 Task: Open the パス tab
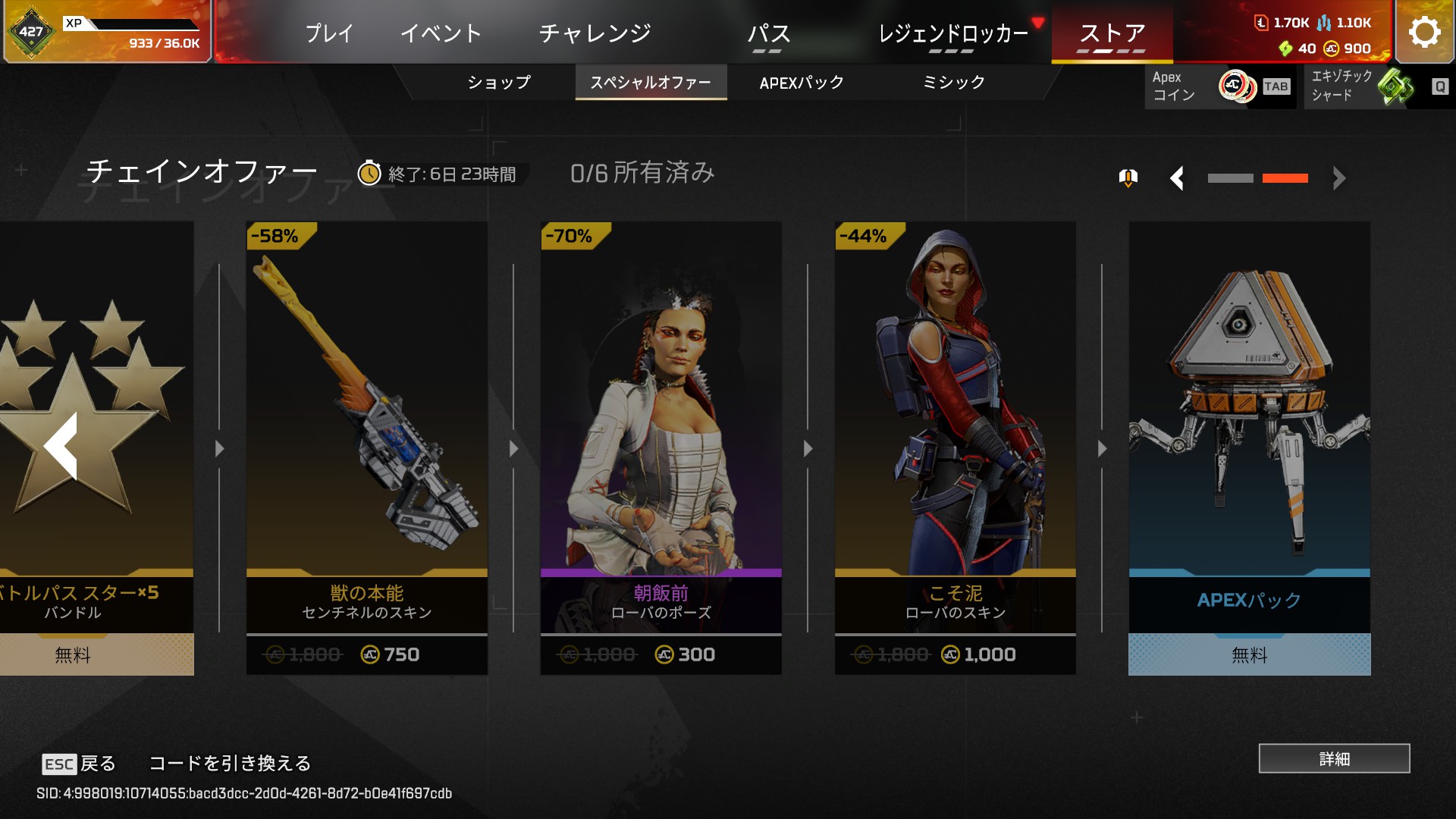[x=768, y=33]
